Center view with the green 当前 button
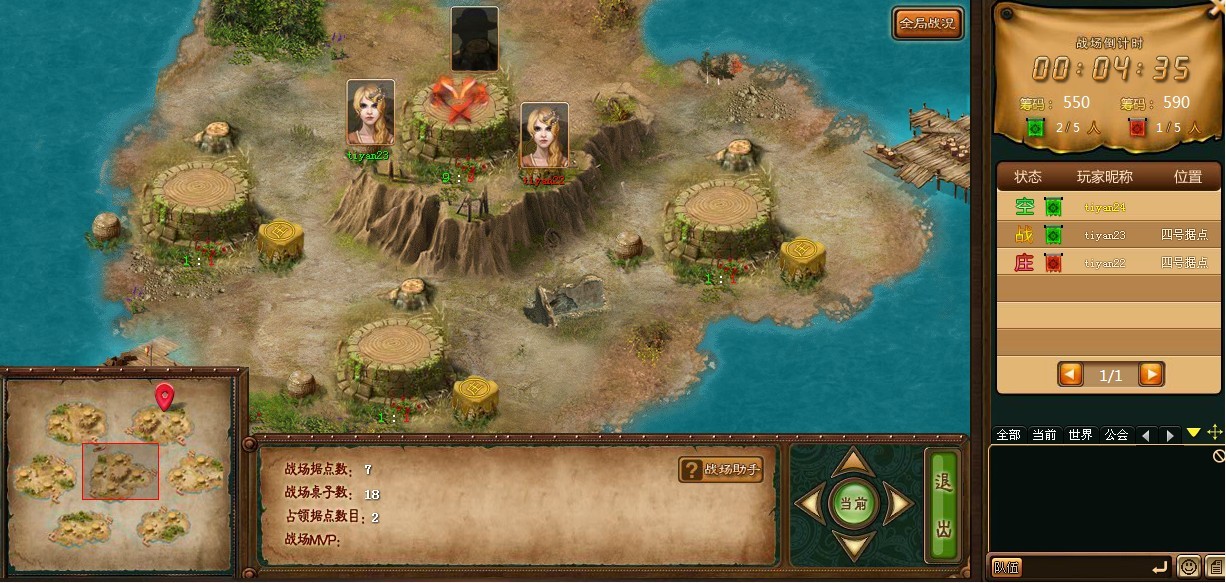 [x=853, y=505]
